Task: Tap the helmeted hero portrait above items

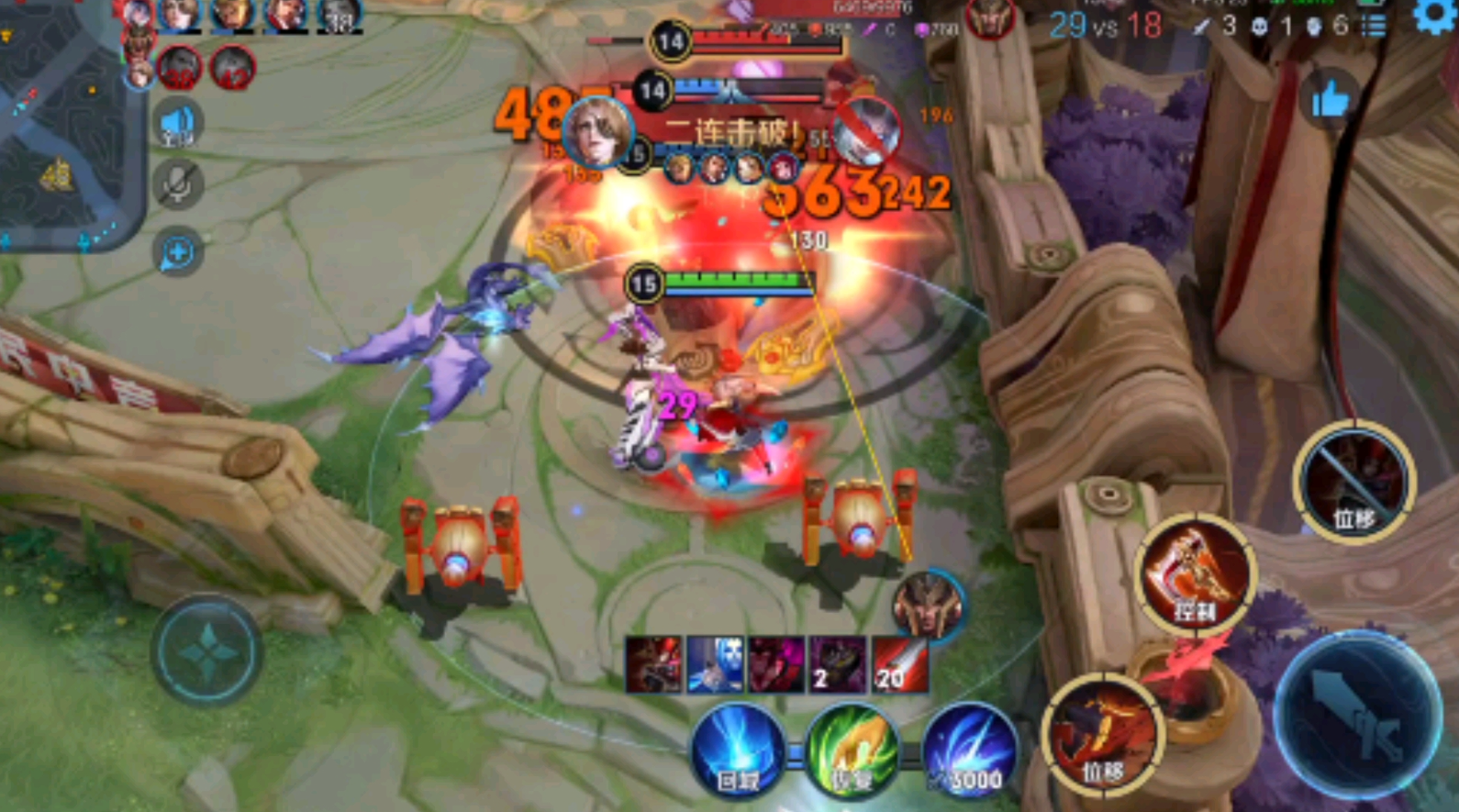Action: (928, 604)
